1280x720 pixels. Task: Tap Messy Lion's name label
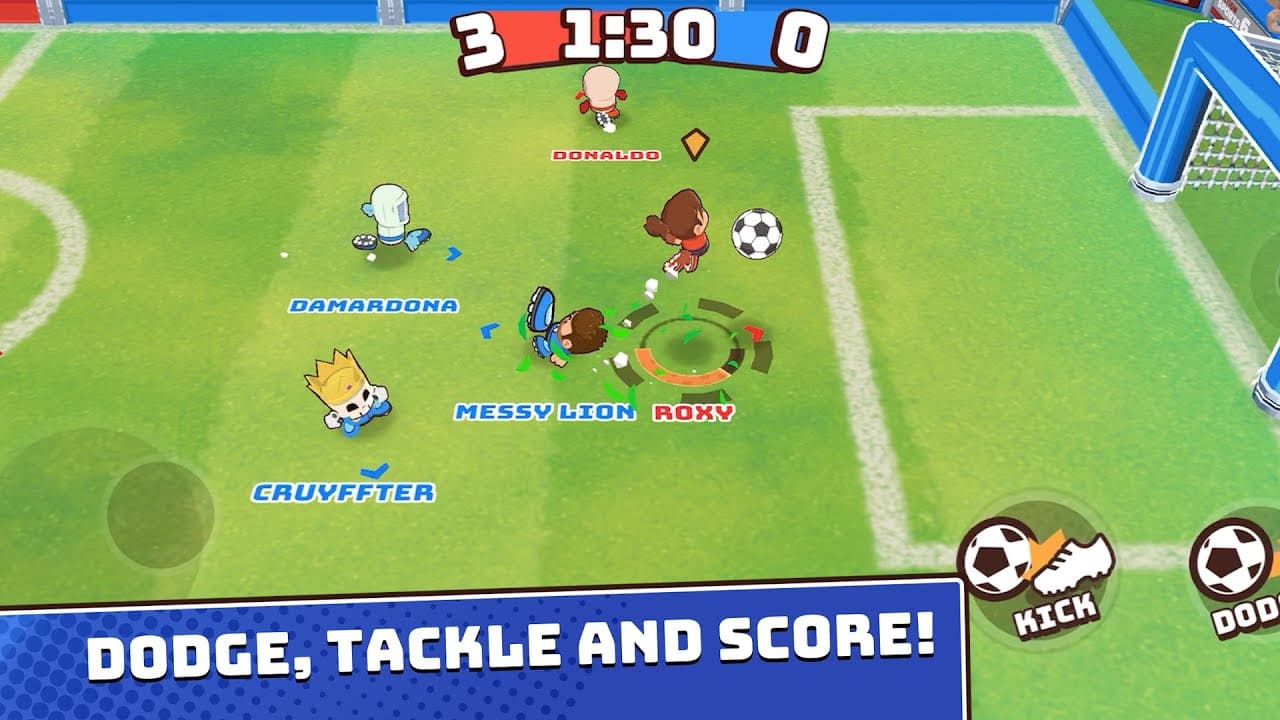[545, 410]
